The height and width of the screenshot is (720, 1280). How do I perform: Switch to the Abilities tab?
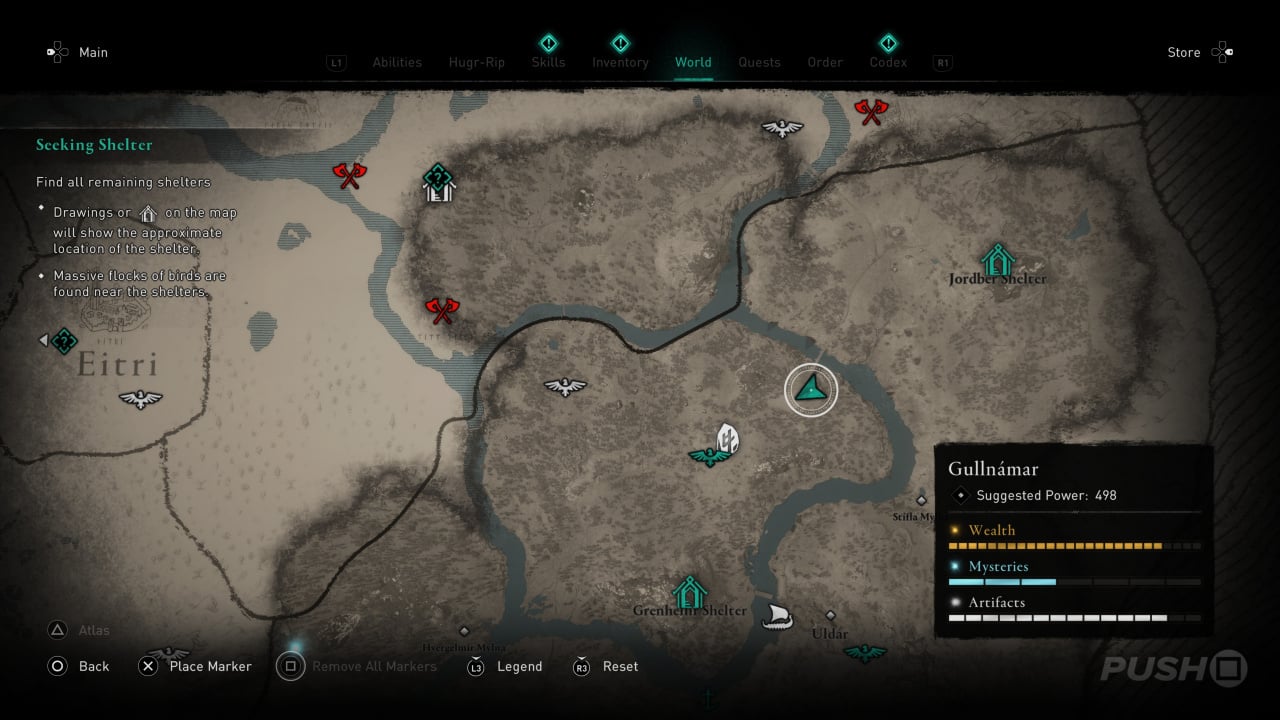tap(397, 62)
